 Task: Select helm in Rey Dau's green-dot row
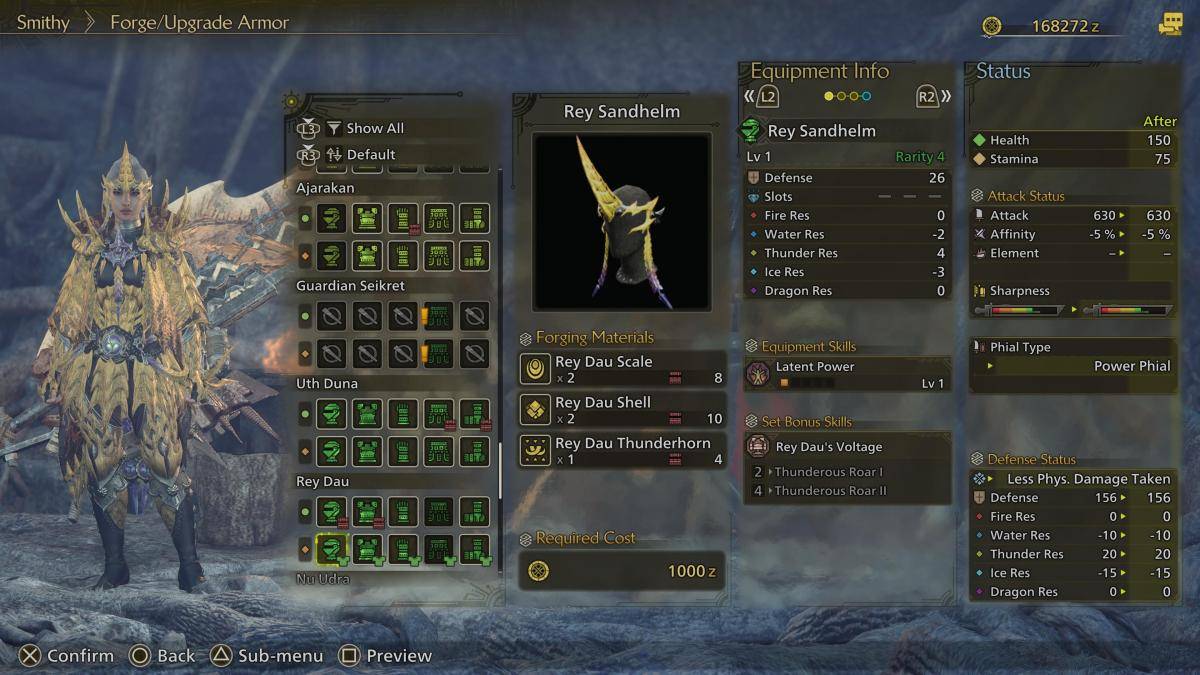331,512
